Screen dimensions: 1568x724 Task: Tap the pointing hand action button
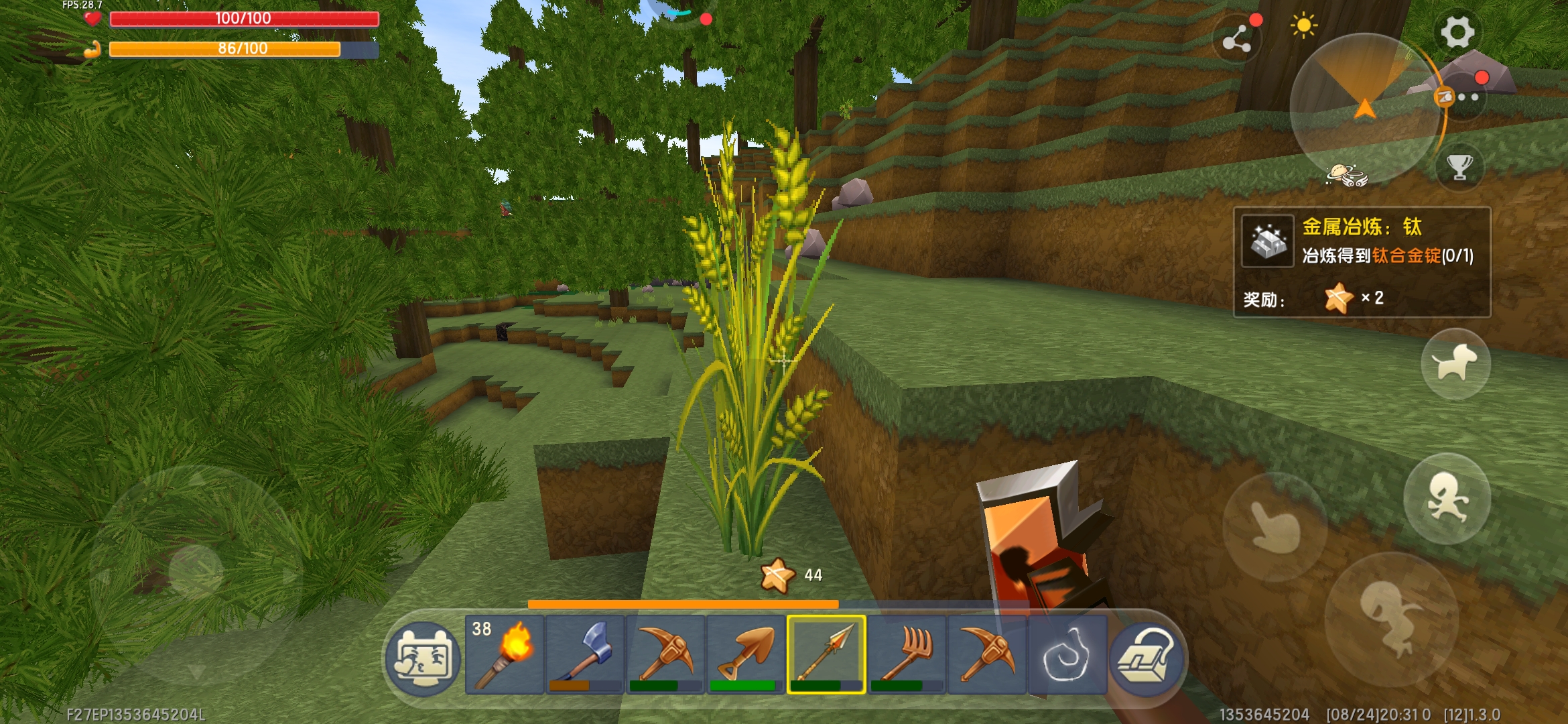click(1275, 528)
